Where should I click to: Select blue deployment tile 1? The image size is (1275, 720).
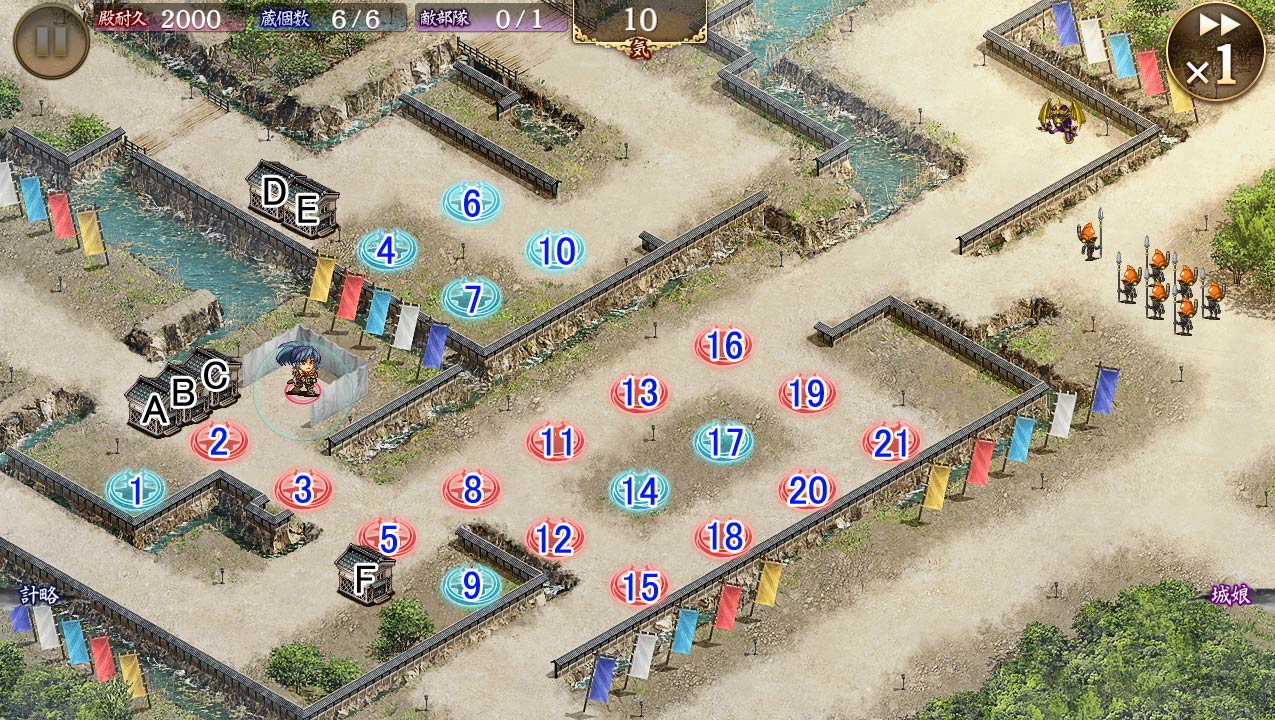pos(135,490)
